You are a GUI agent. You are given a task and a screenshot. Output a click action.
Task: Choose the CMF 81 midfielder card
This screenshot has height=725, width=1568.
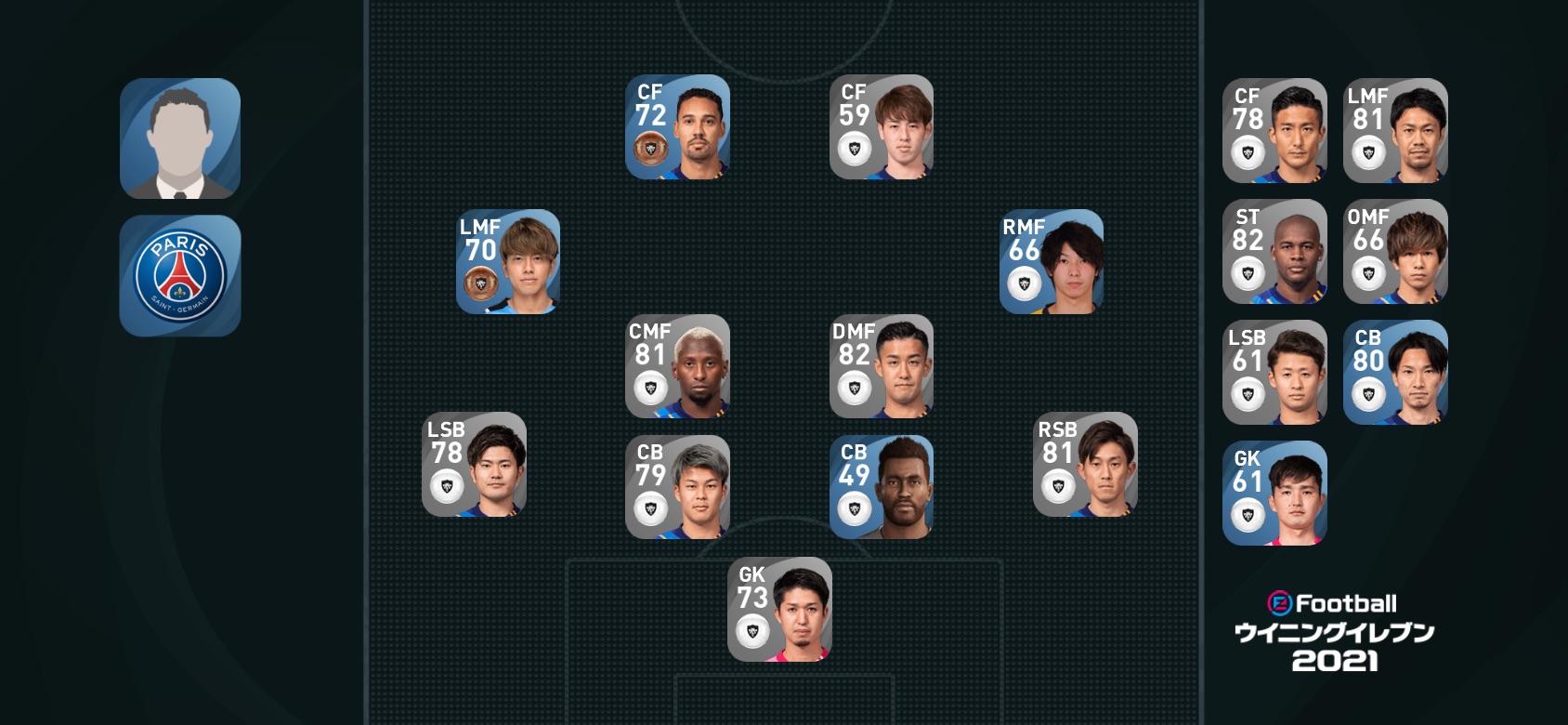point(677,366)
